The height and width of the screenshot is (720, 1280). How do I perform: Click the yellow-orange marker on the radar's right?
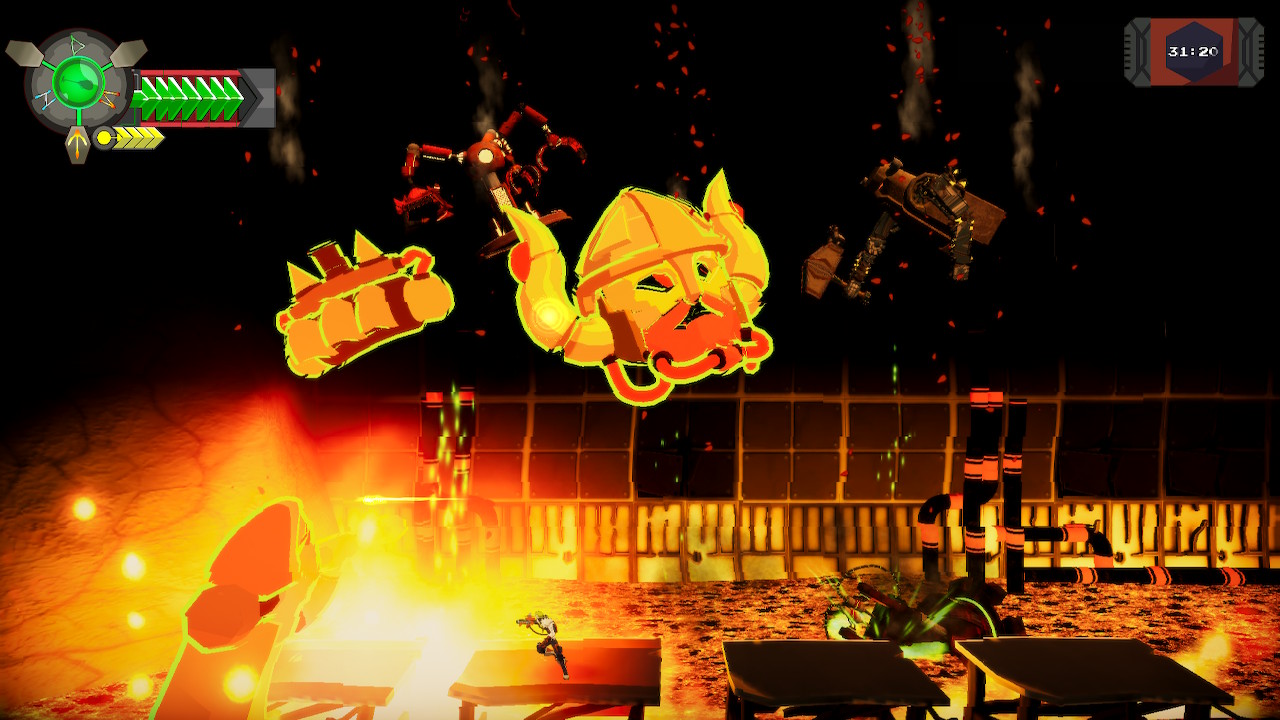click(x=108, y=98)
